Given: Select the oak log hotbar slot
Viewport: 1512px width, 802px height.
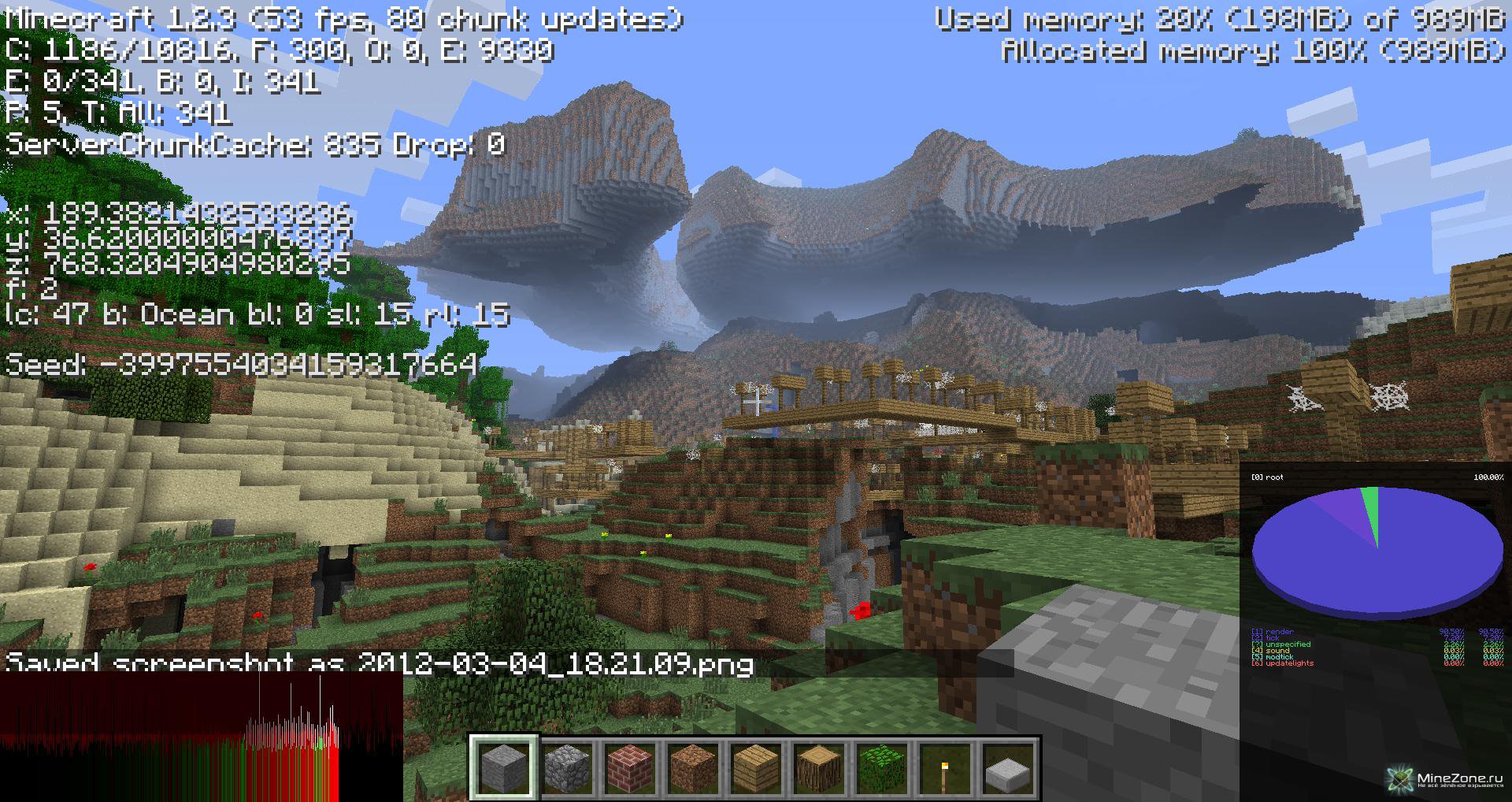Looking at the screenshot, I should pos(819,767).
